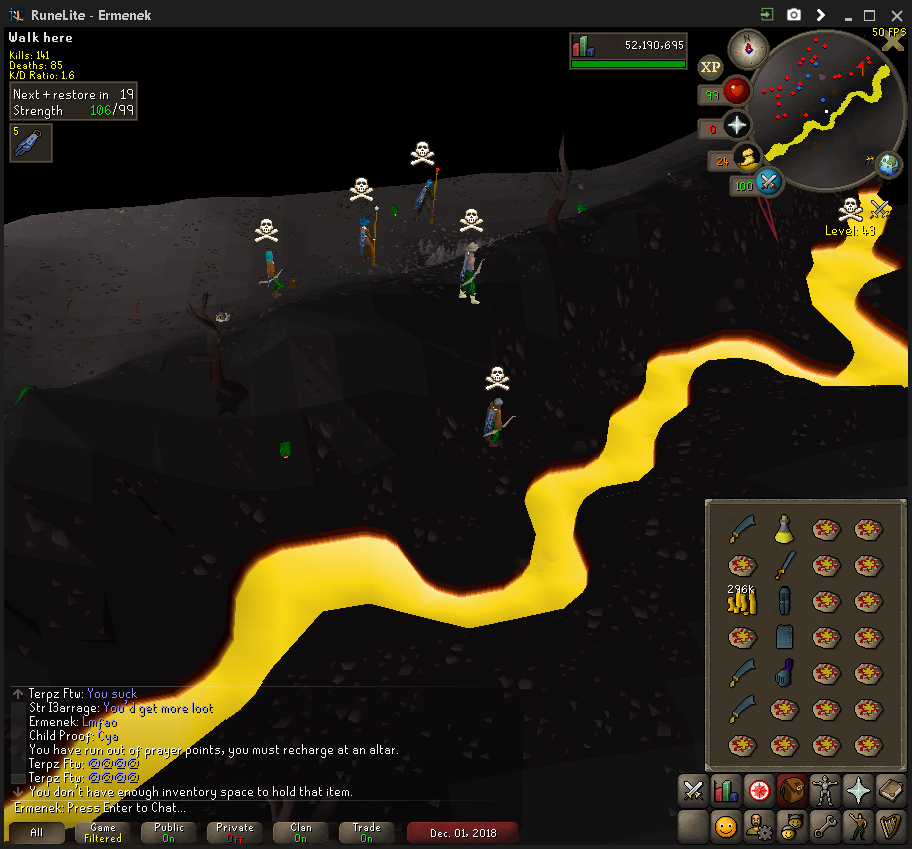
Task: Show the Worn Equipment tab
Action: click(x=825, y=791)
